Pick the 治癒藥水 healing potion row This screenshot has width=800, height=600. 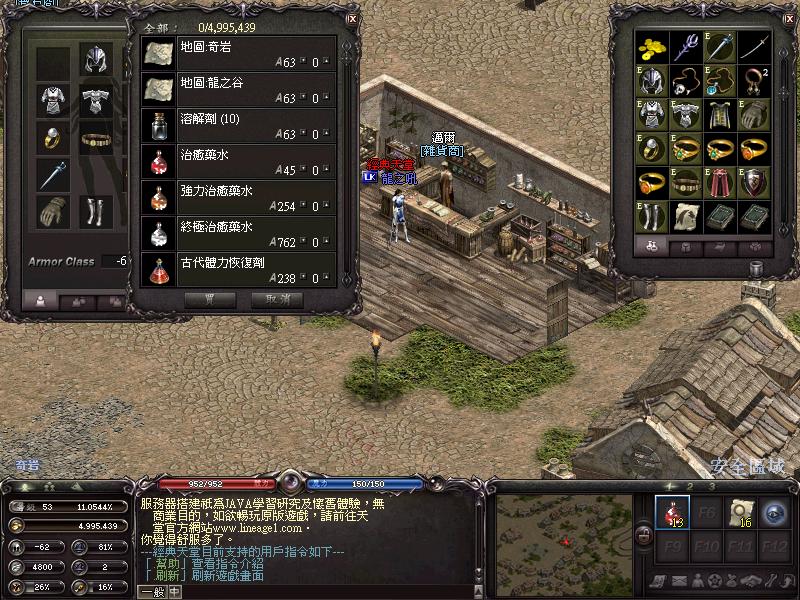click(239, 162)
